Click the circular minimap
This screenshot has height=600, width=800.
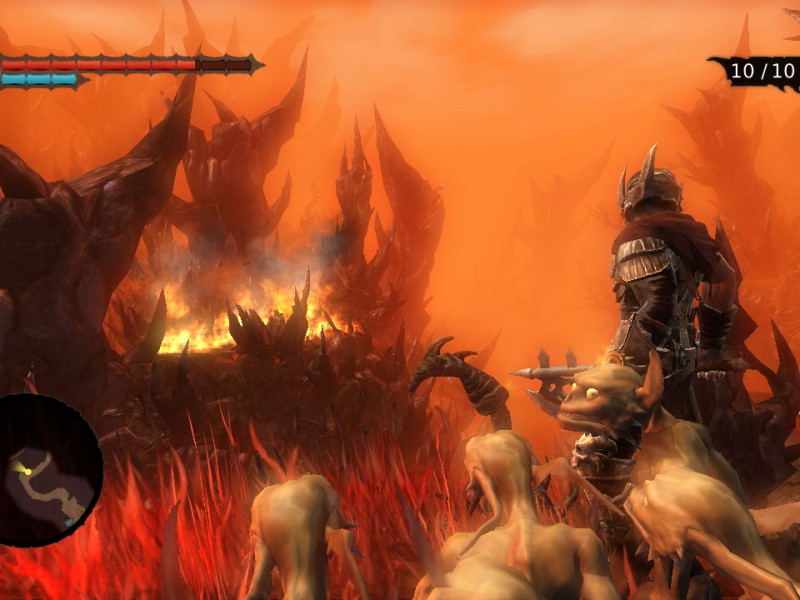[x=45, y=470]
